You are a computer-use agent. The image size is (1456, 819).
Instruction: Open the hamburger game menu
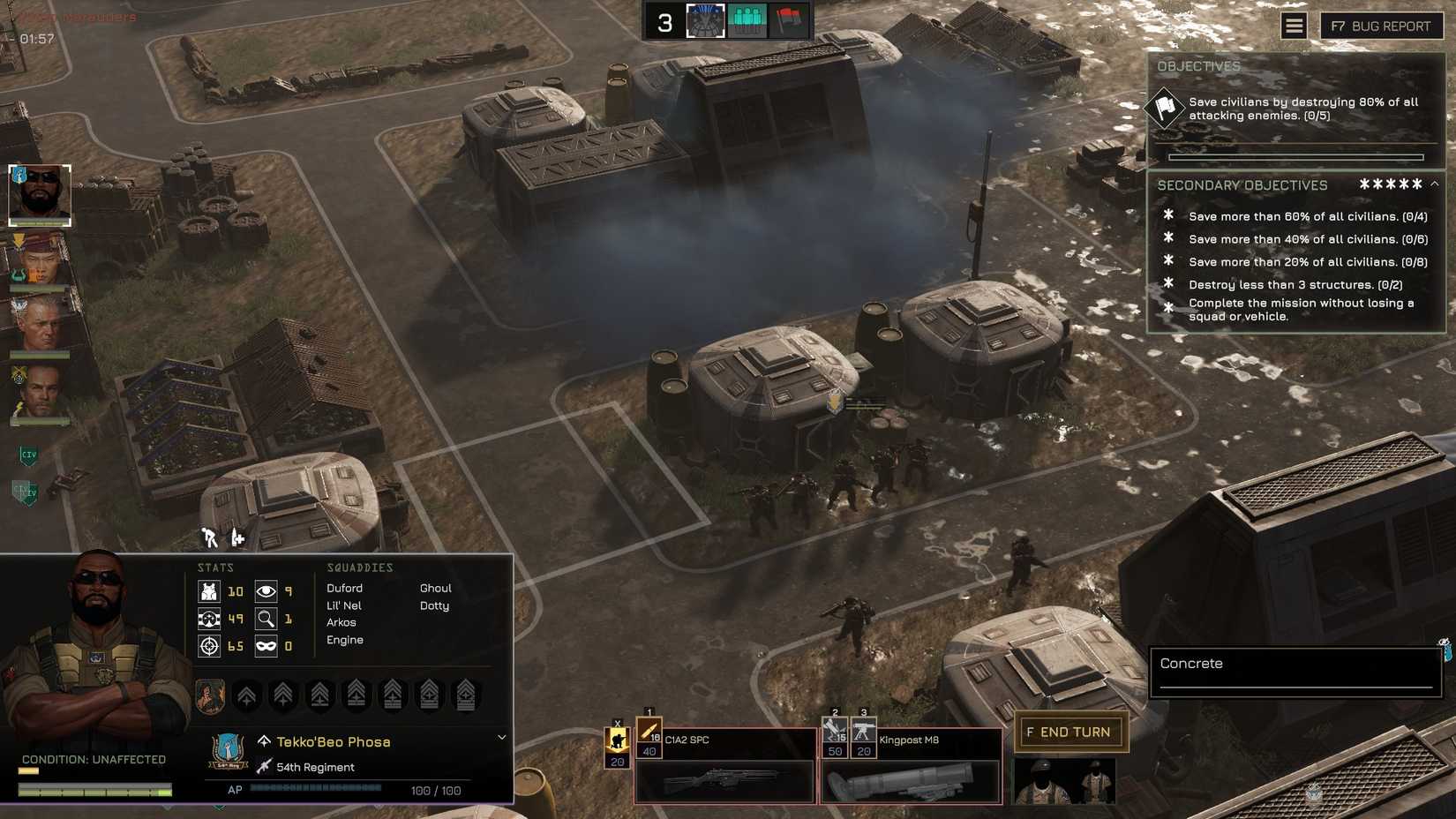point(1294,26)
